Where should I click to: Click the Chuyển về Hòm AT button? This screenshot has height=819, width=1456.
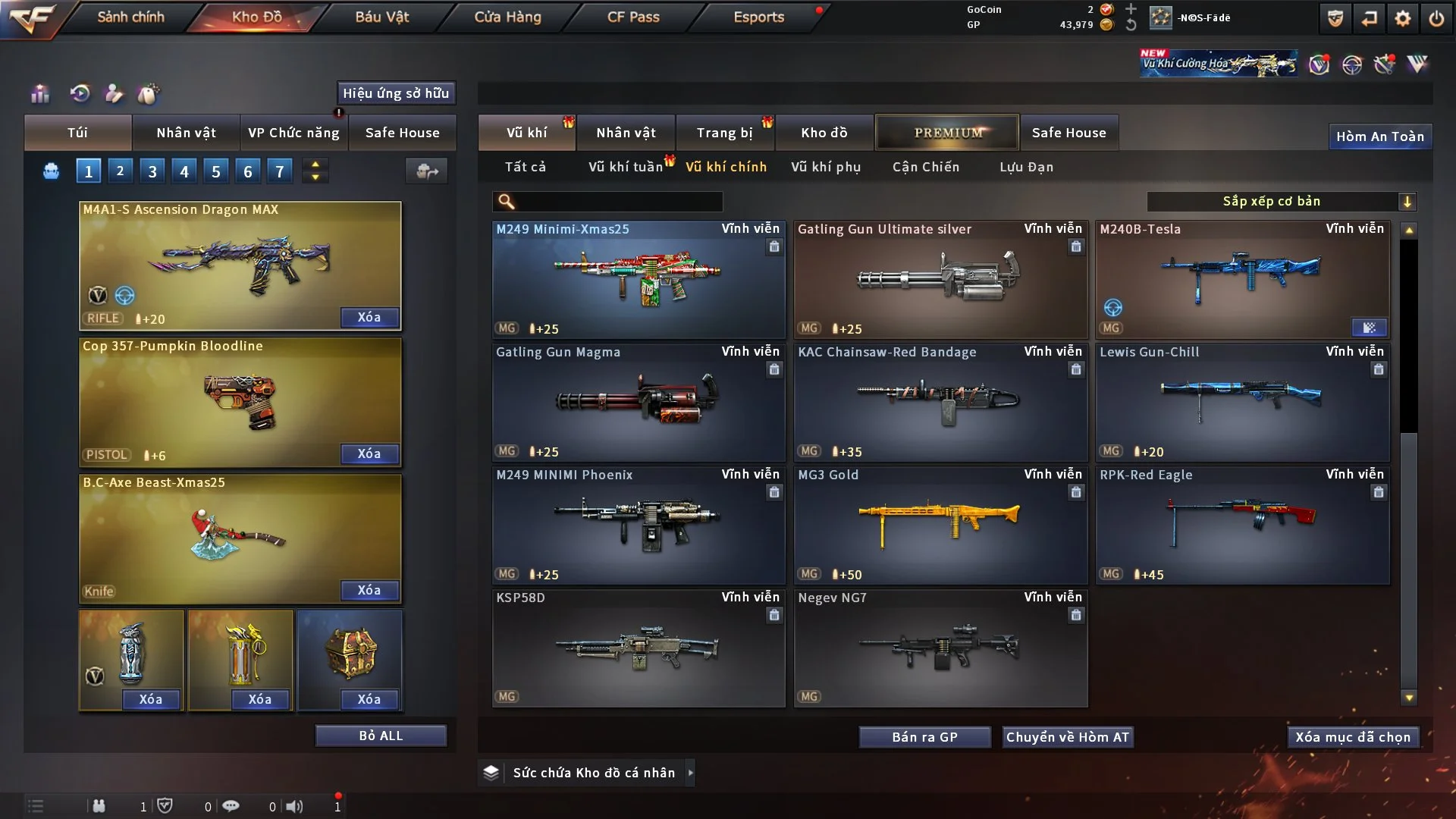[x=1067, y=737]
